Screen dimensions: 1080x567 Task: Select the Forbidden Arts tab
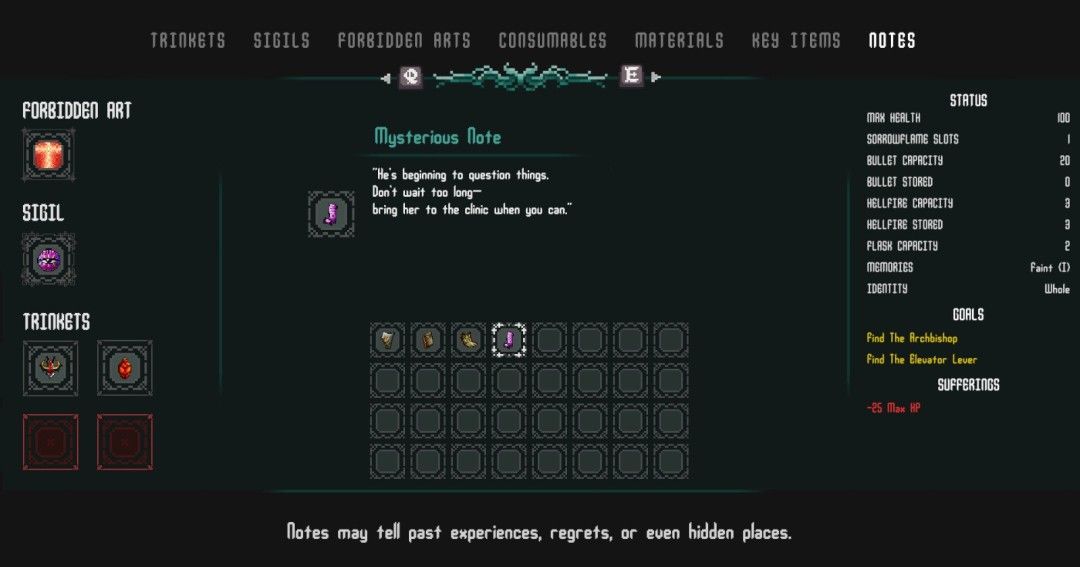pyautogui.click(x=404, y=41)
